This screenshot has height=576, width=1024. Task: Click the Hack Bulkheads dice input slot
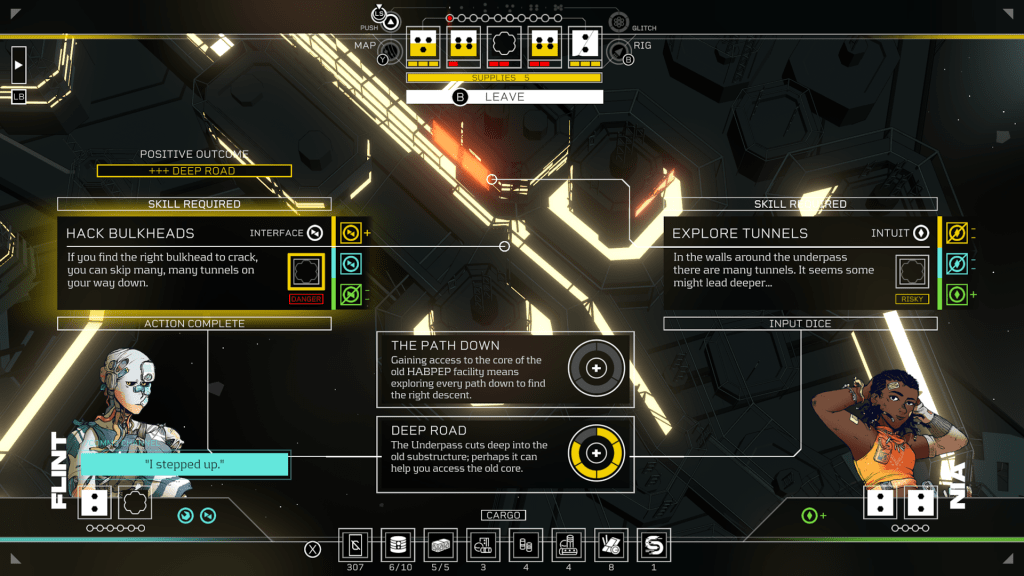click(306, 271)
